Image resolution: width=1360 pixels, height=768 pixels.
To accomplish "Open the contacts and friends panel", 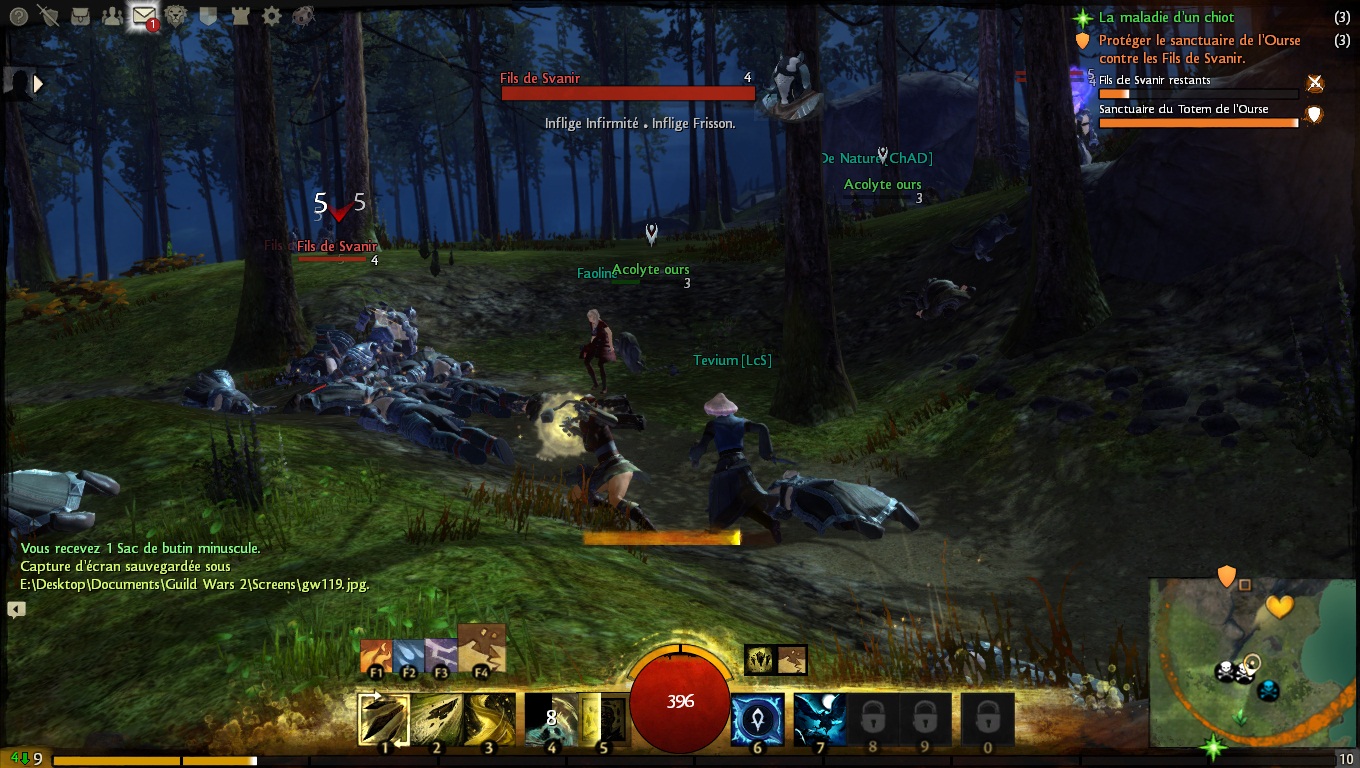I will click(112, 16).
